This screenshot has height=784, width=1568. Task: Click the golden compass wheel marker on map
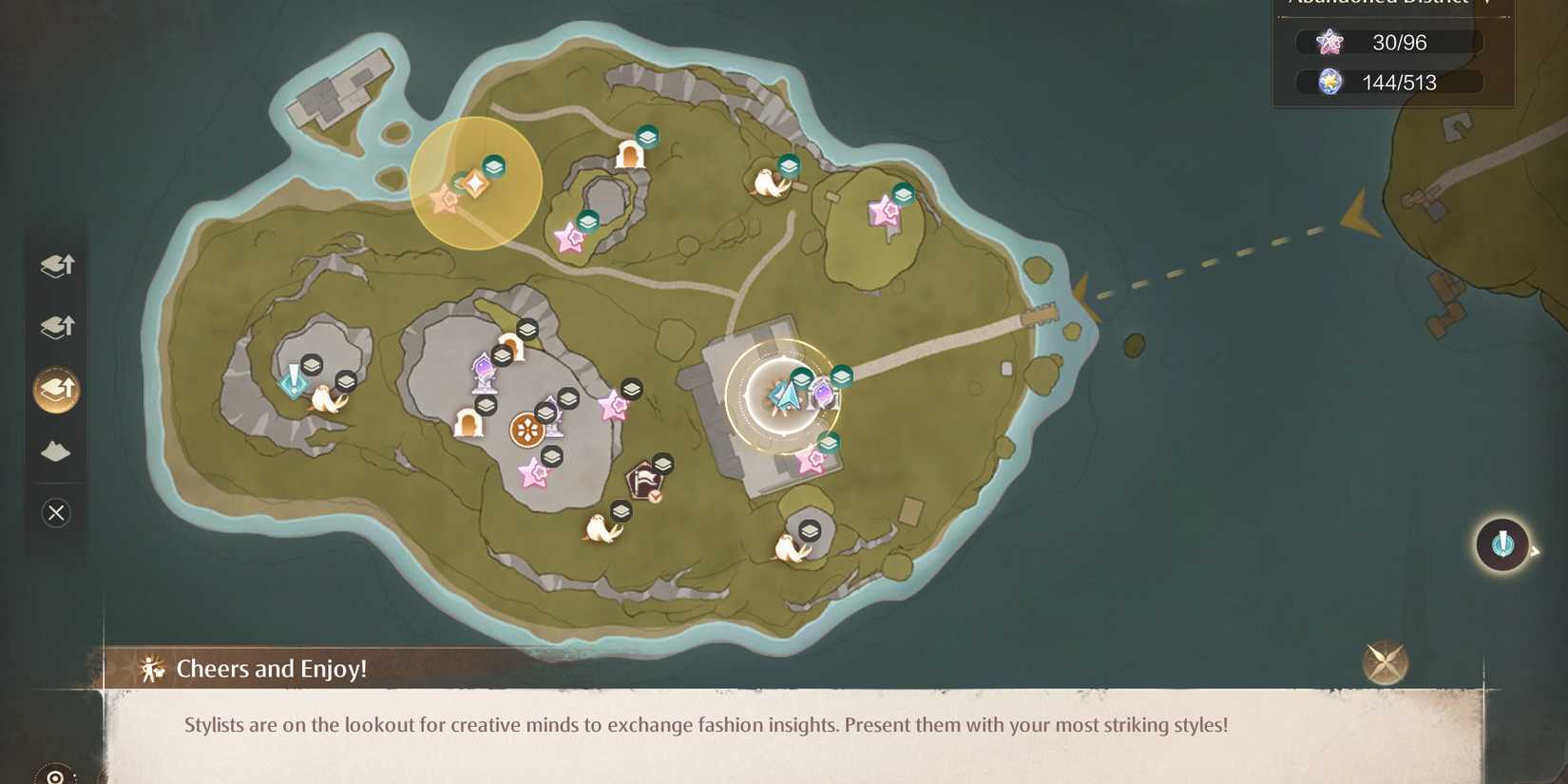coord(526,430)
